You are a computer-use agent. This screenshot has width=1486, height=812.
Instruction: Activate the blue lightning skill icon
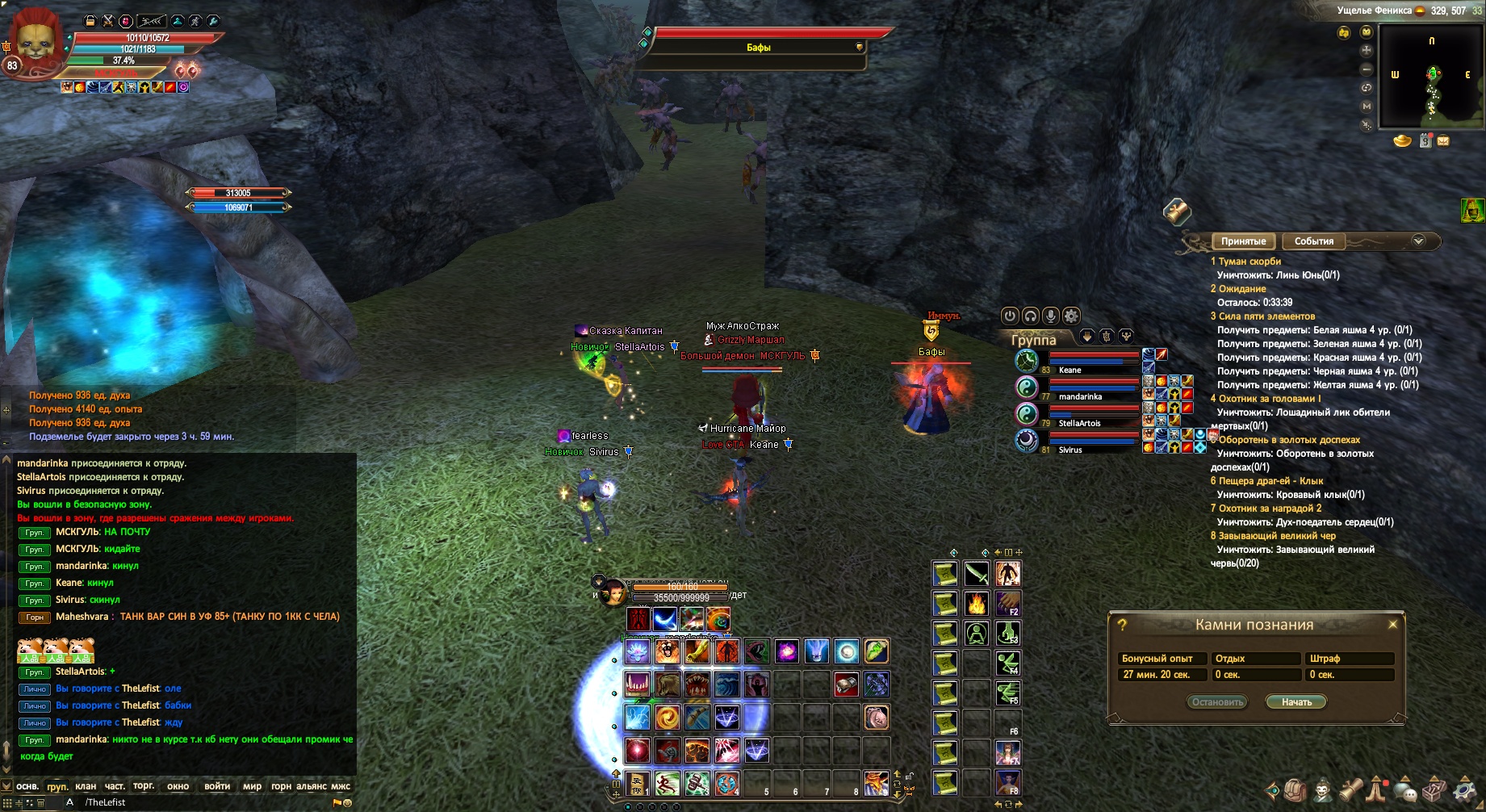(x=637, y=717)
